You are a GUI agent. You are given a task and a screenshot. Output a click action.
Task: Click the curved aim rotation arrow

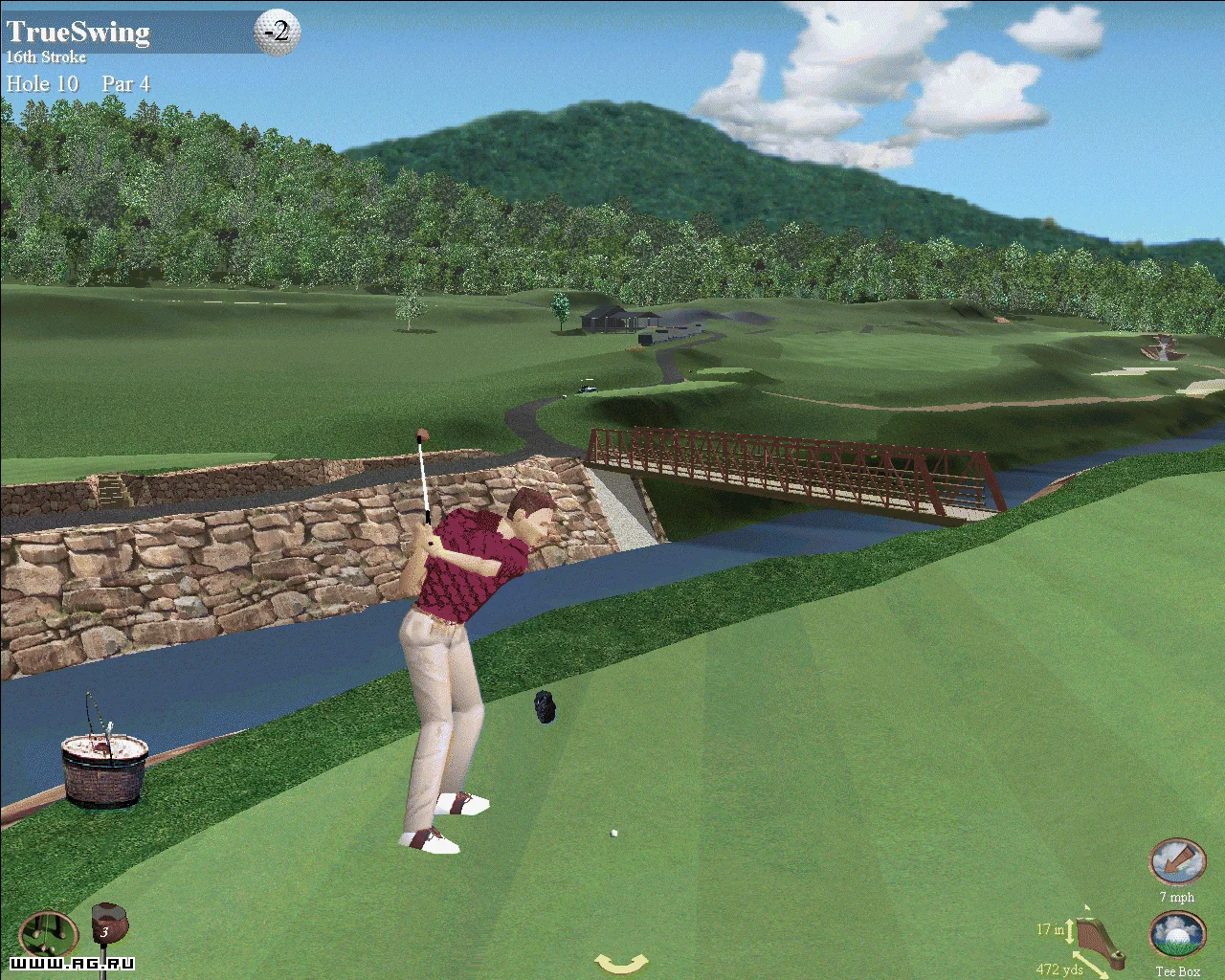(x=621, y=963)
